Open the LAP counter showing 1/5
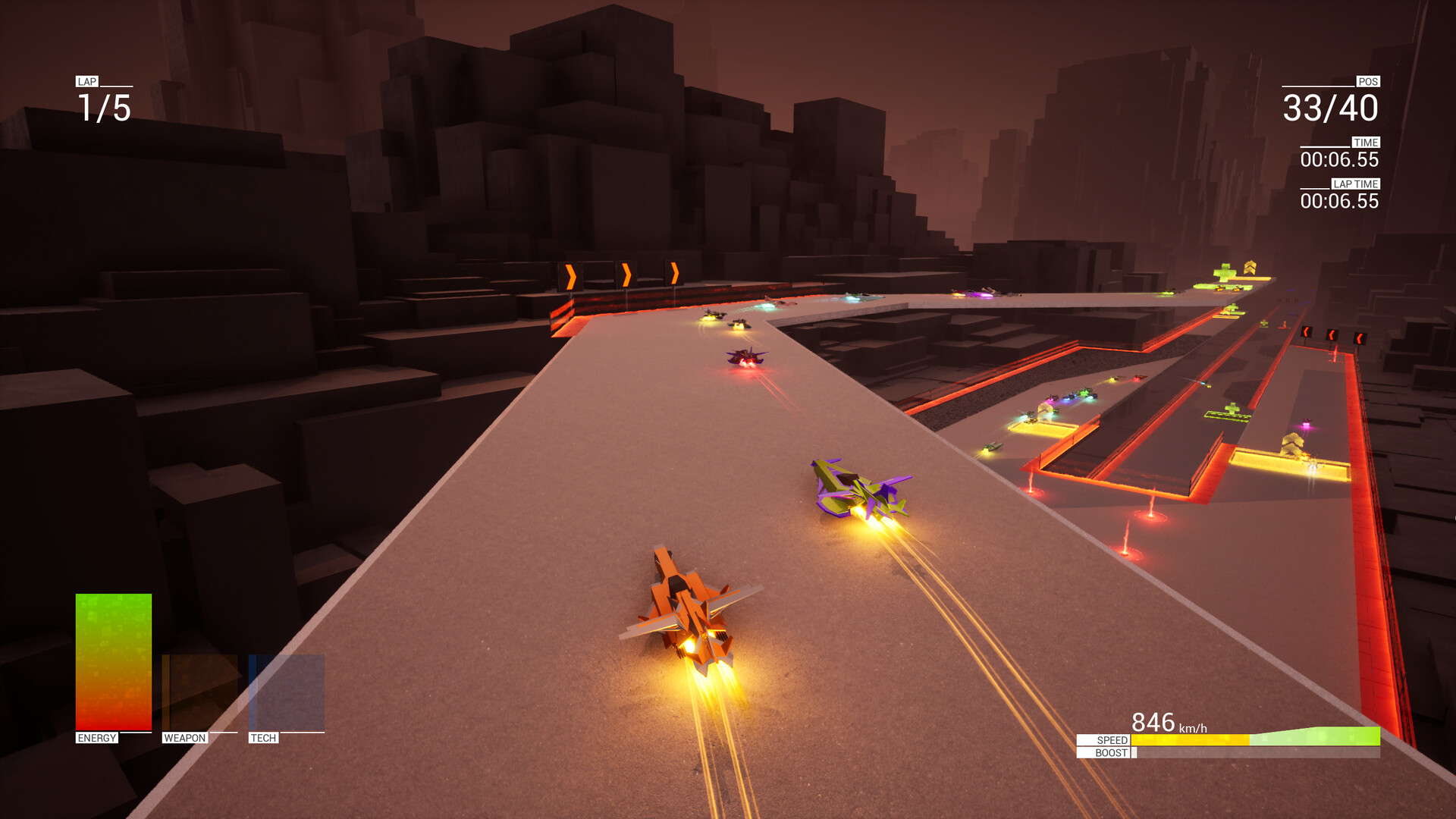1456x819 pixels. pyautogui.click(x=103, y=108)
